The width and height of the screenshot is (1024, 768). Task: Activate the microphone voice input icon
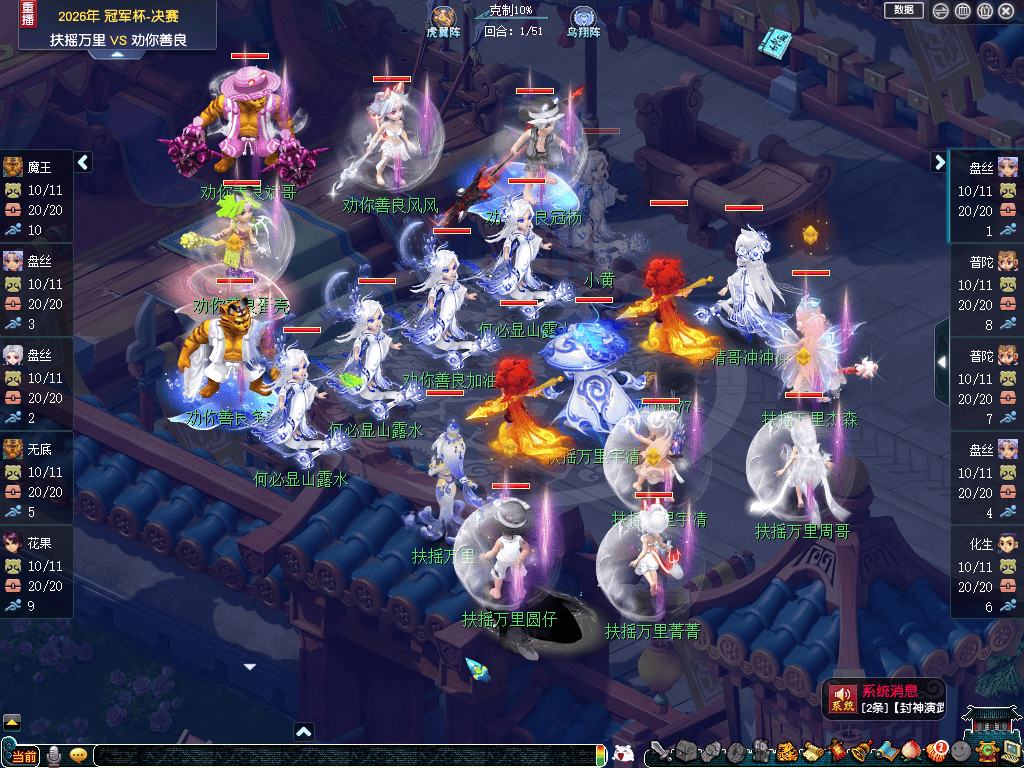click(x=54, y=755)
